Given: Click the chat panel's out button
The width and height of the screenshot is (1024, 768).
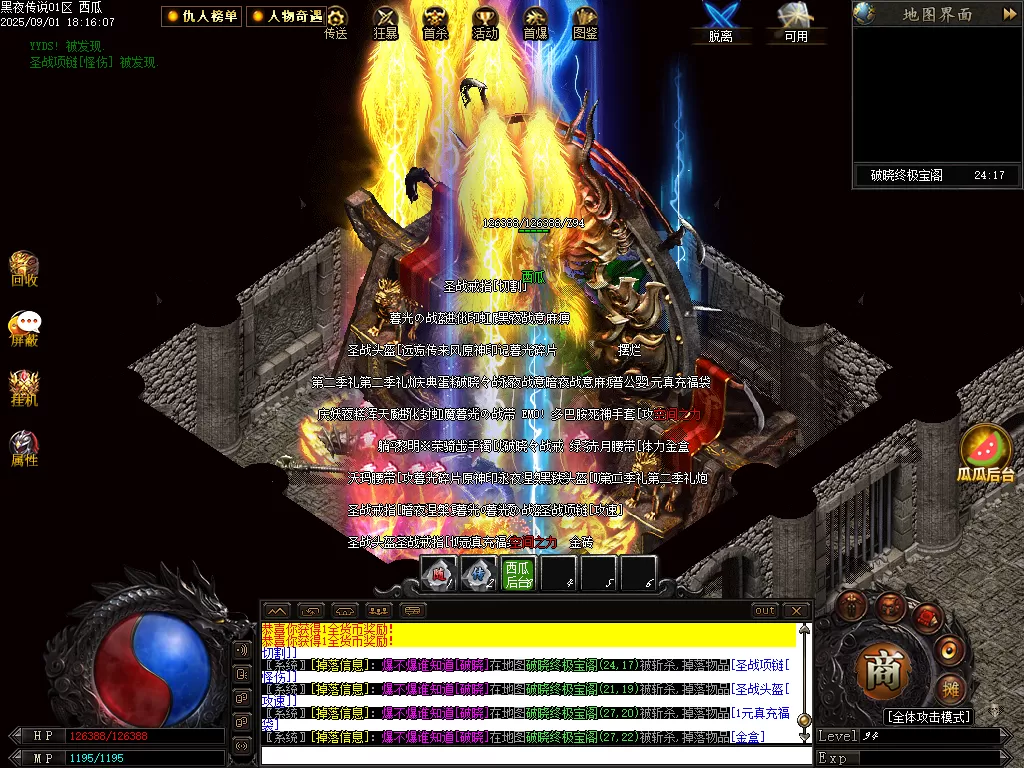Looking at the screenshot, I should 765,610.
